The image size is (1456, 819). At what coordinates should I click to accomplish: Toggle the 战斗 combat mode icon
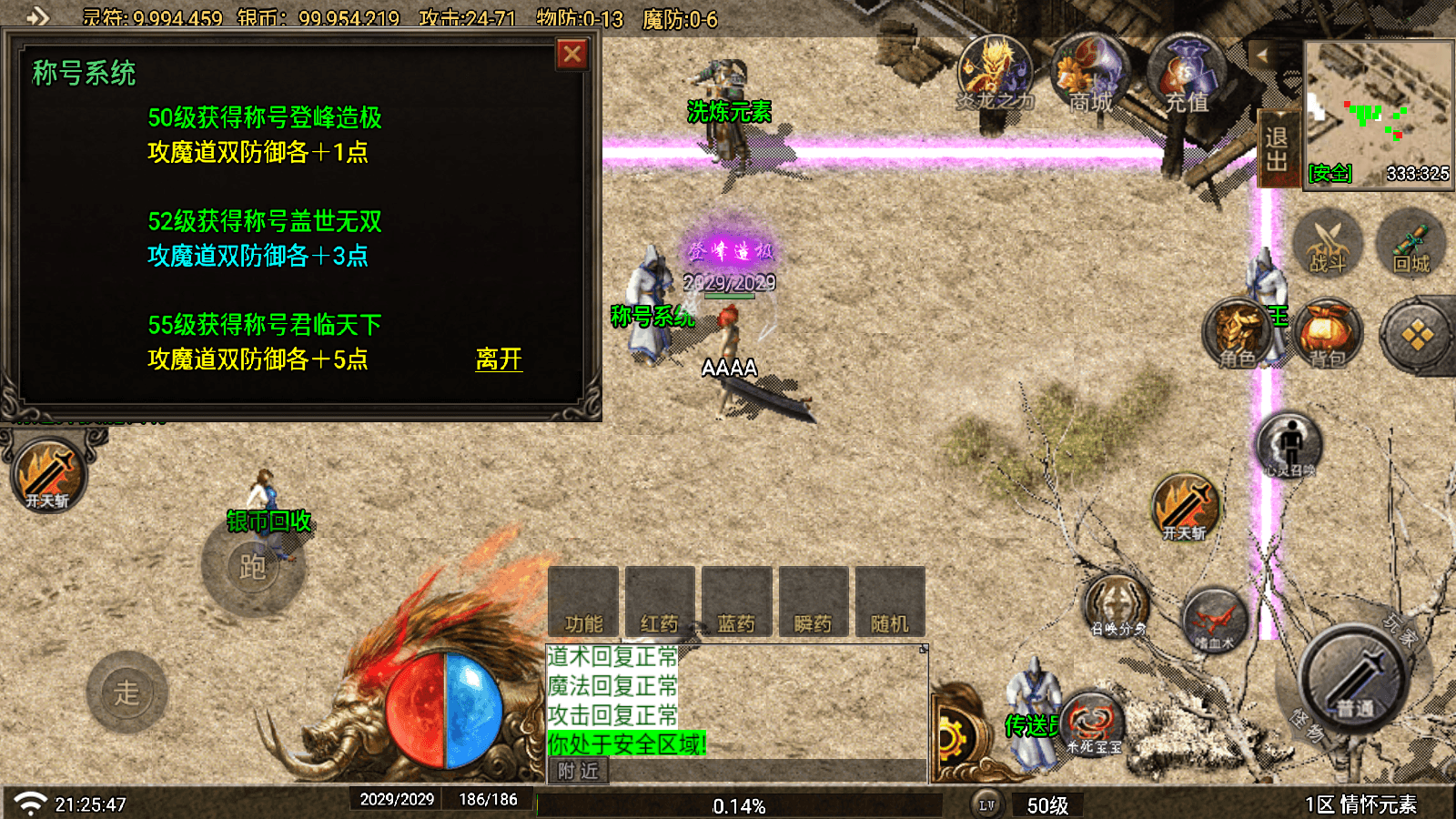tap(1327, 244)
